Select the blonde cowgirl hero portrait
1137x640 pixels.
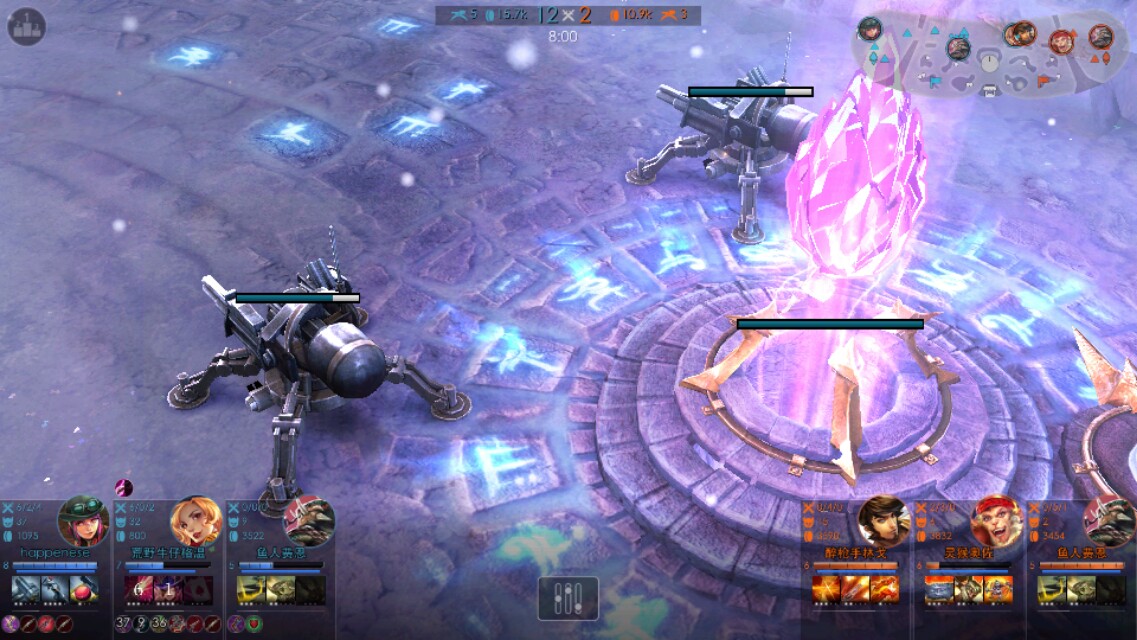coord(195,520)
